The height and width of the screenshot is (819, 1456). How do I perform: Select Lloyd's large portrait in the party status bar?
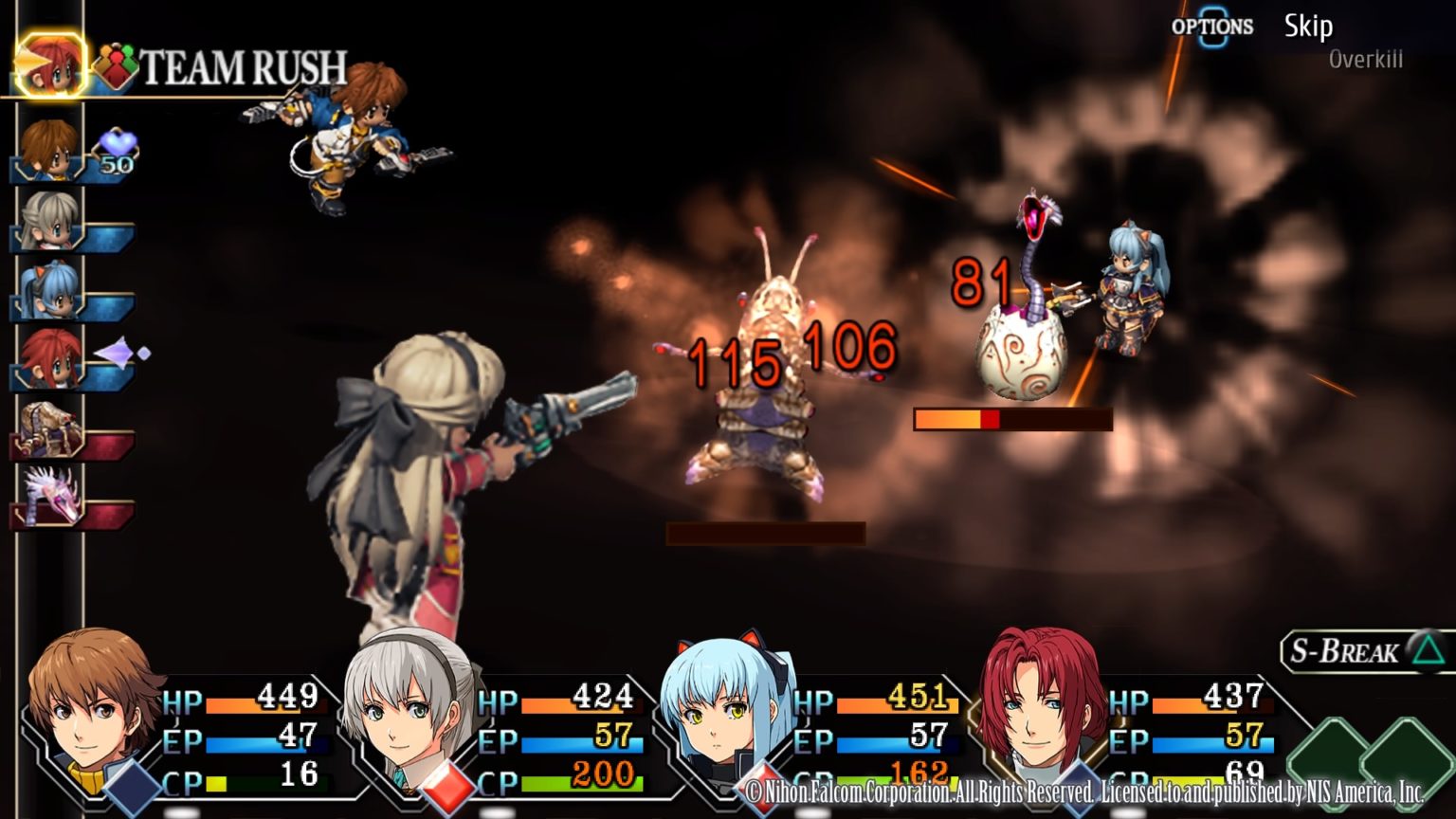(93, 701)
